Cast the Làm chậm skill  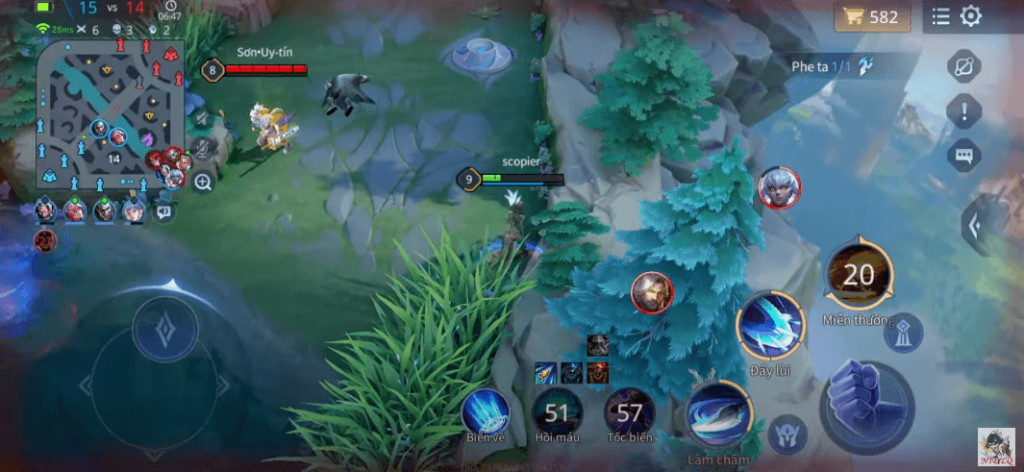point(718,413)
